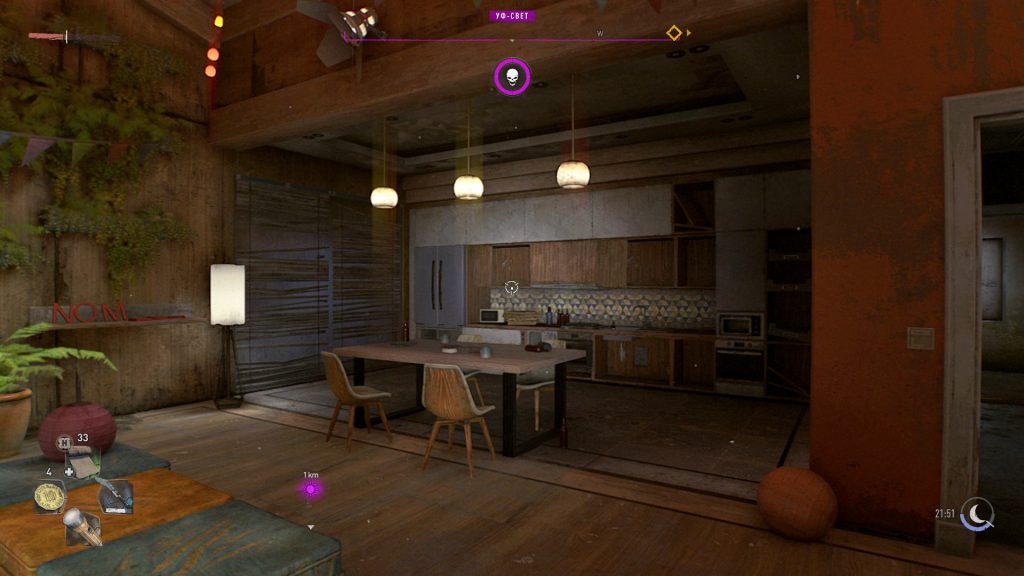The image size is (1024, 576).
Task: Click the moon night-cycle clock icon
Action: [x=978, y=514]
